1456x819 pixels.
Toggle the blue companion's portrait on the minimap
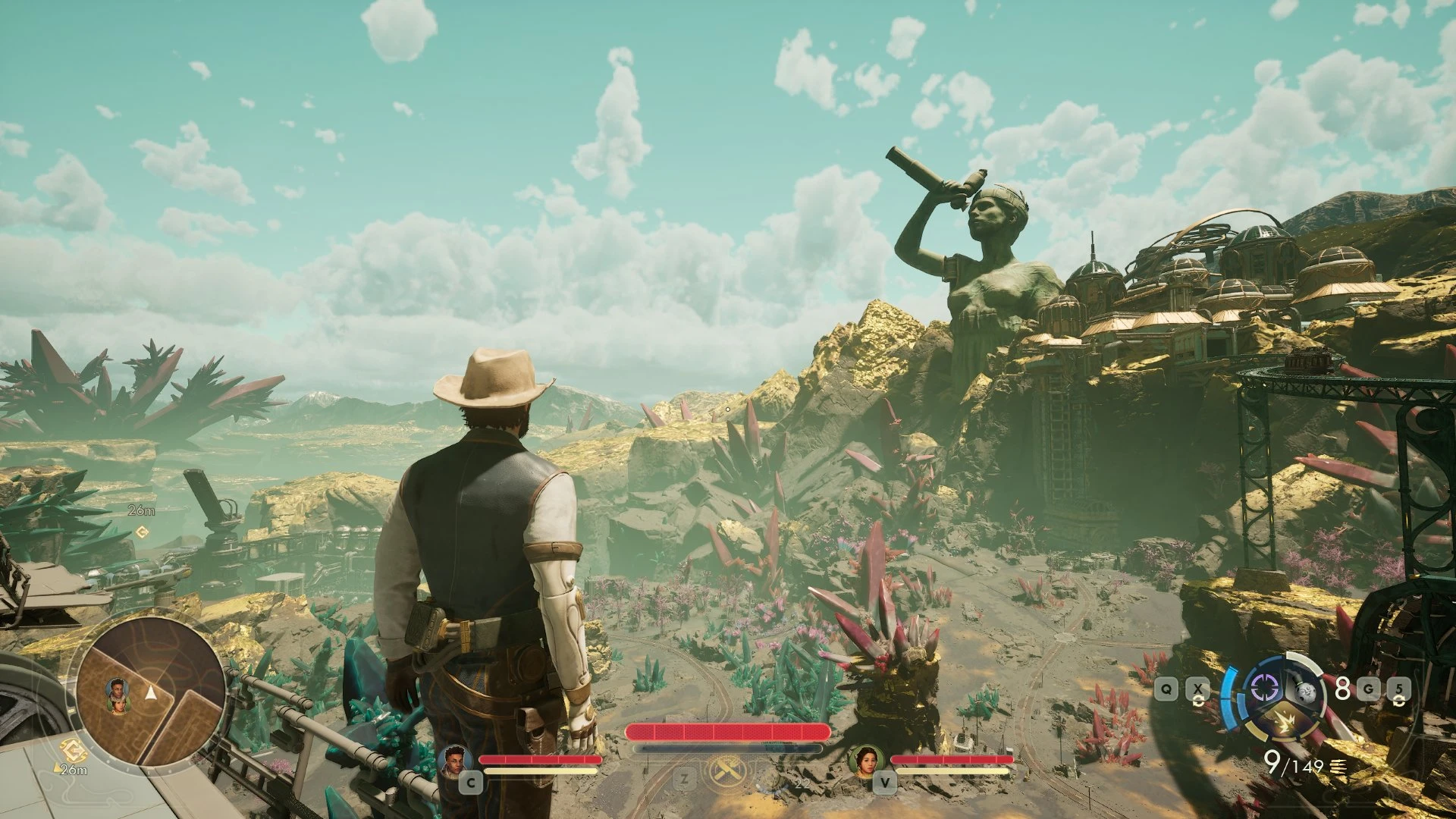tap(118, 688)
